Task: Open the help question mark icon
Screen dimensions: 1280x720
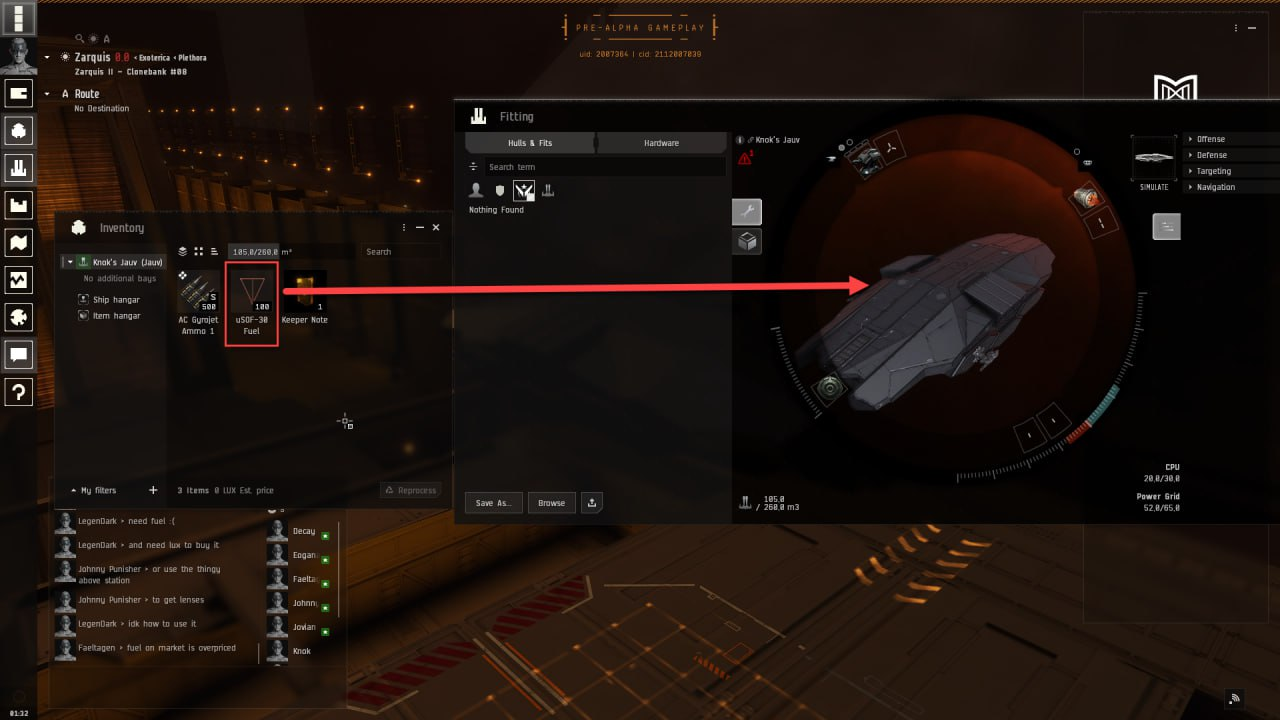Action: (20, 392)
